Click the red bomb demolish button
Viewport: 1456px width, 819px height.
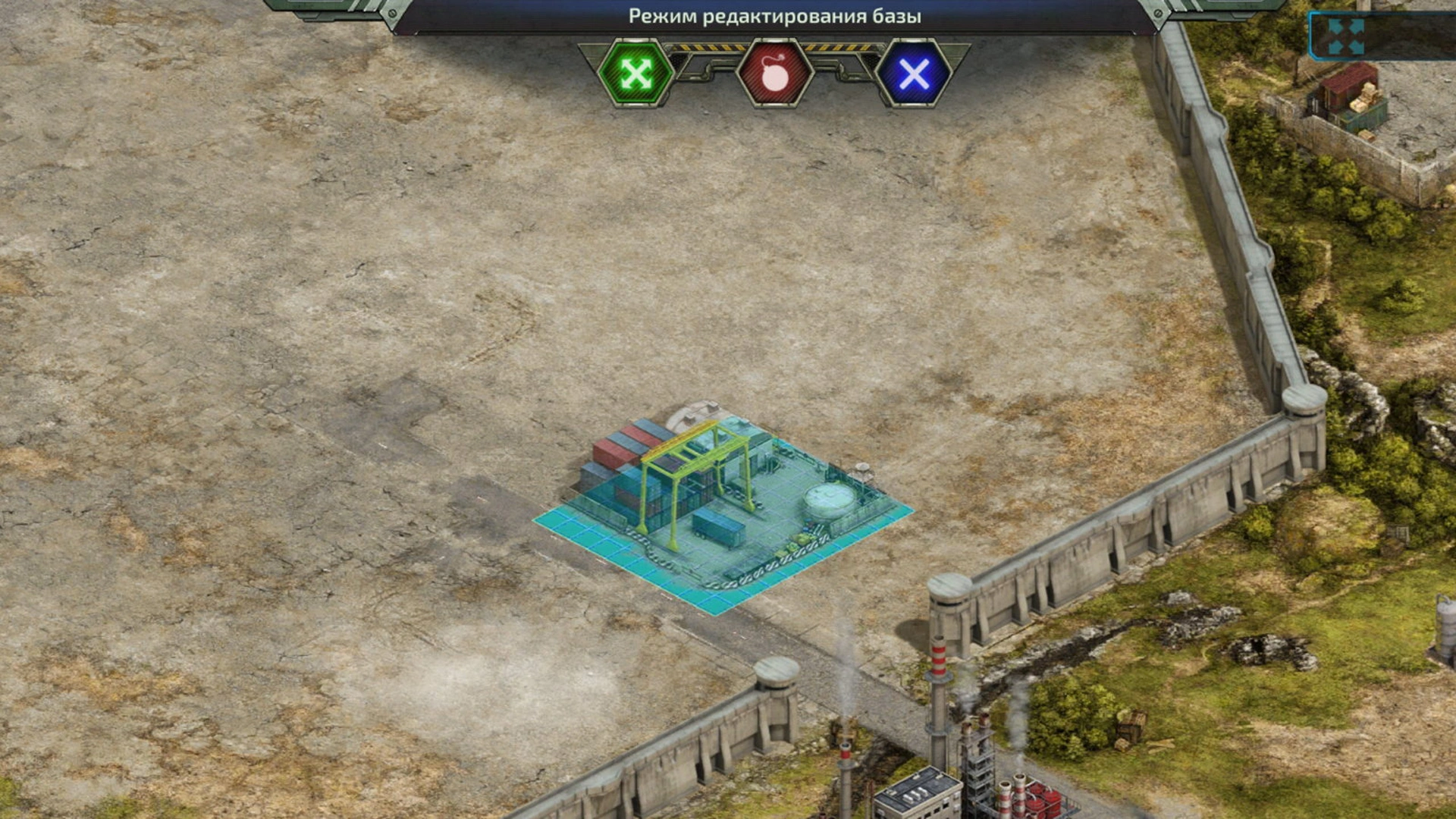point(774,74)
